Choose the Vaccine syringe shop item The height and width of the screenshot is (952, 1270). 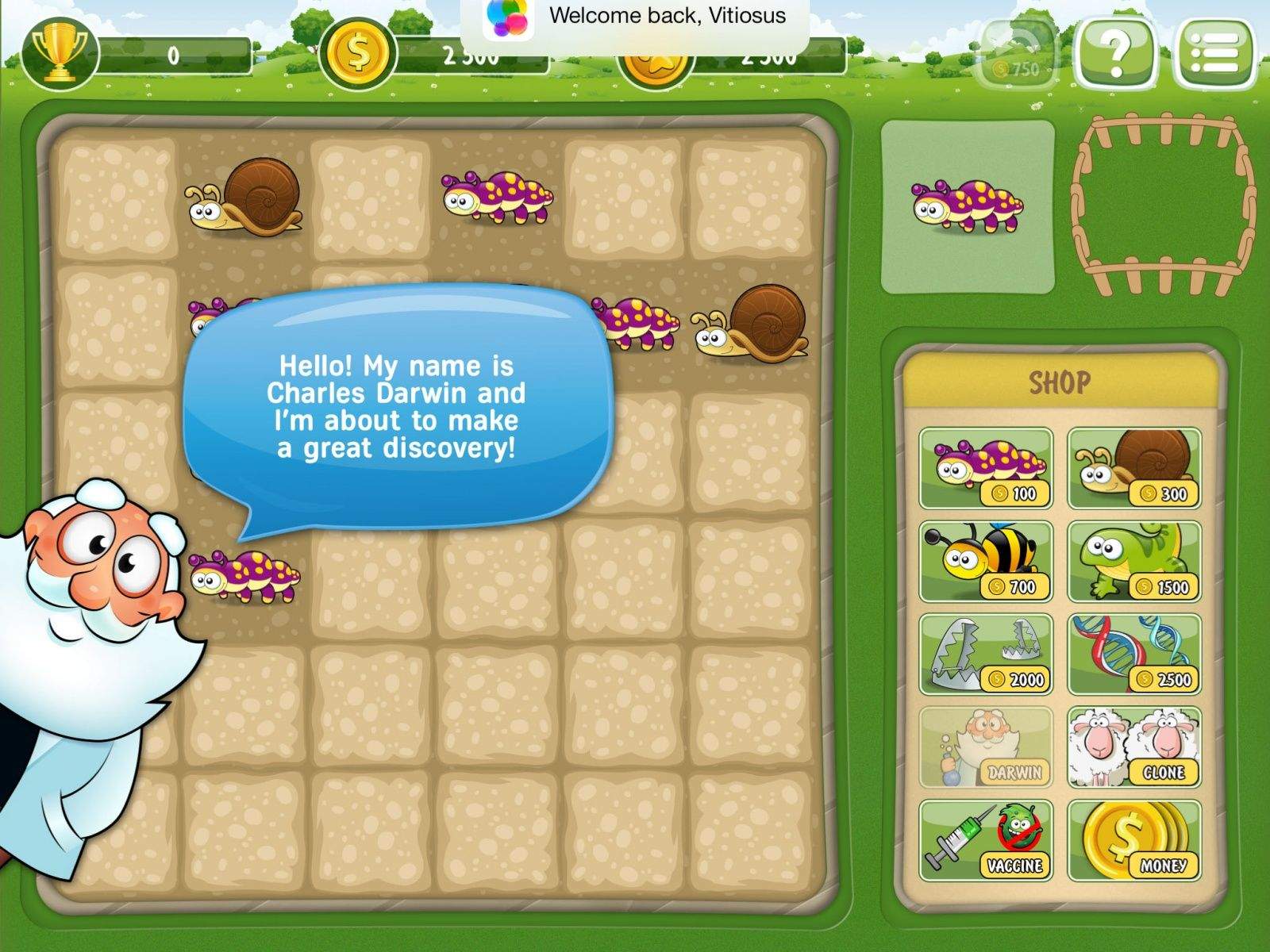[986, 840]
